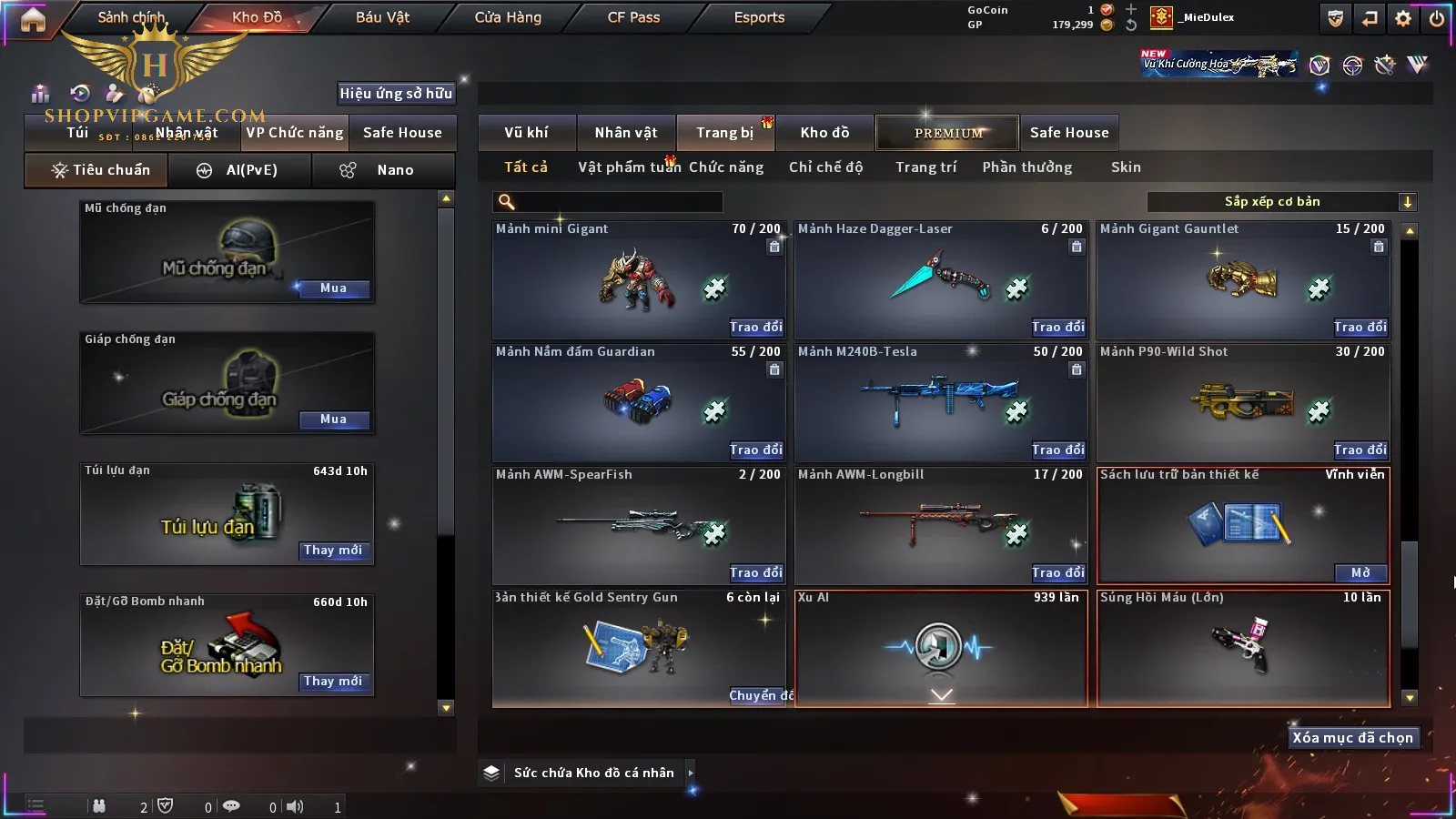
Task: Select the PREMIUM inventory tab
Action: coord(948,133)
